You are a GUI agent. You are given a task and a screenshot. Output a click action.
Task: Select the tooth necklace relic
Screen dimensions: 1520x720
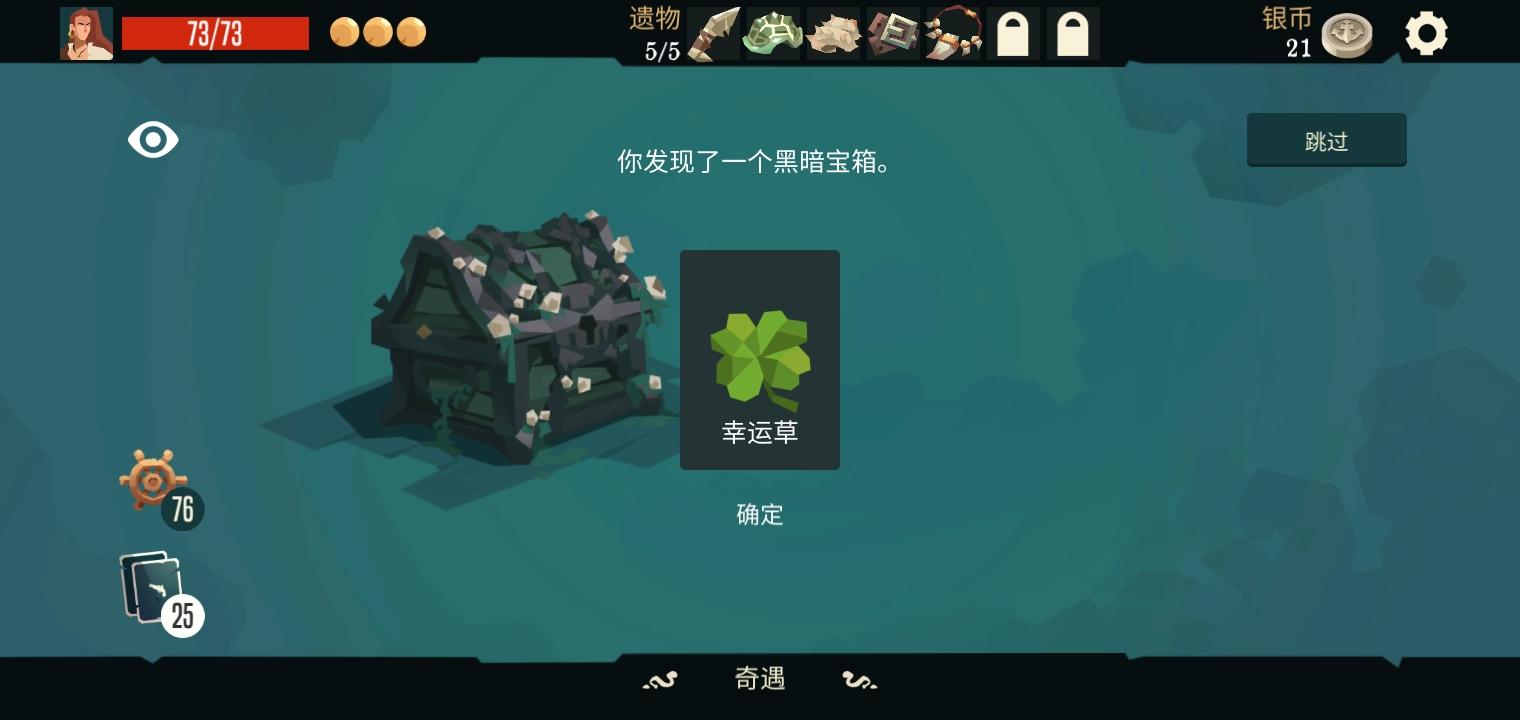[x=953, y=32]
